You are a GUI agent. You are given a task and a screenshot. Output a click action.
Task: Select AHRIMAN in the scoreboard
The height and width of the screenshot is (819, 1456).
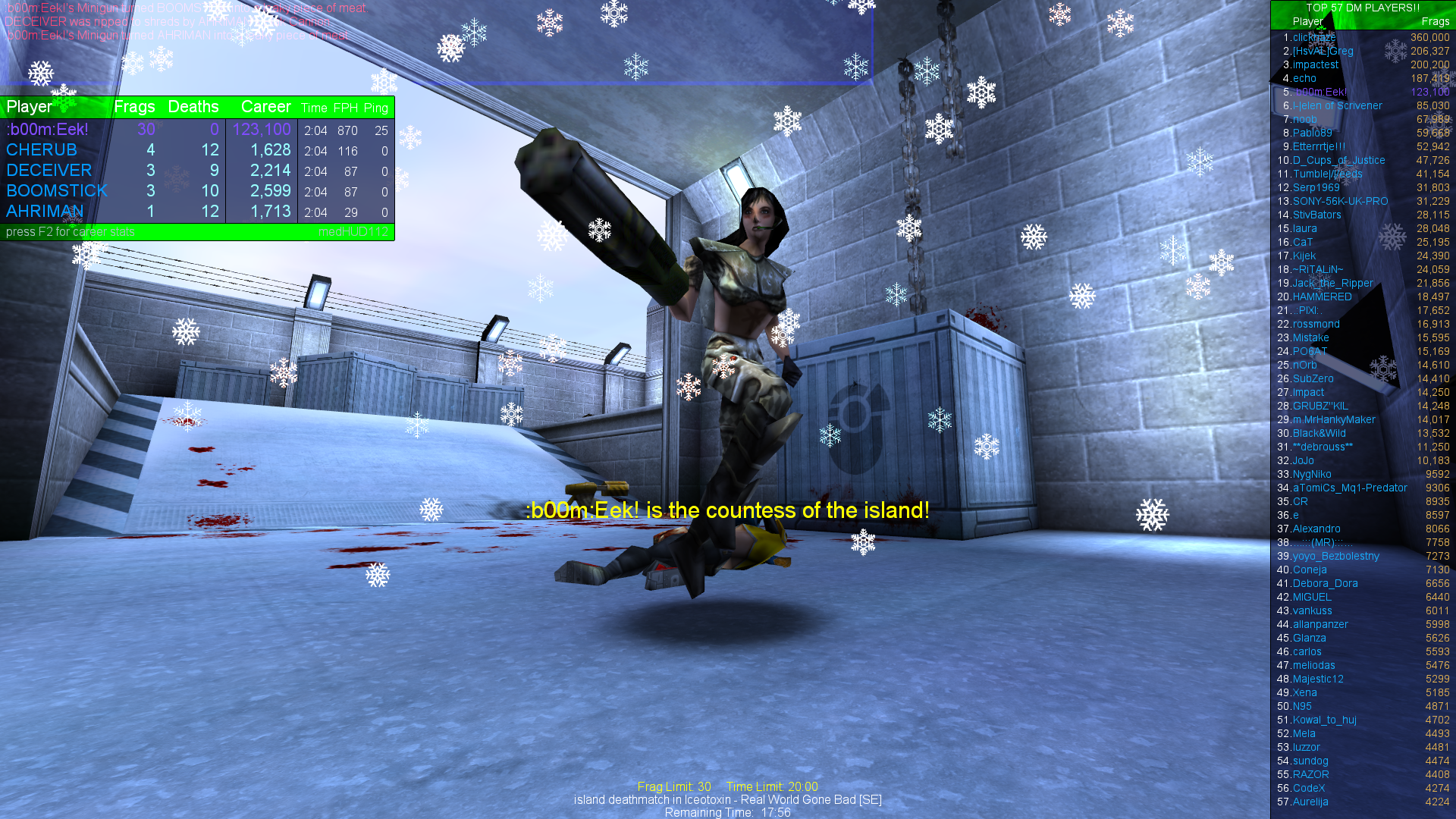pyautogui.click(x=45, y=212)
